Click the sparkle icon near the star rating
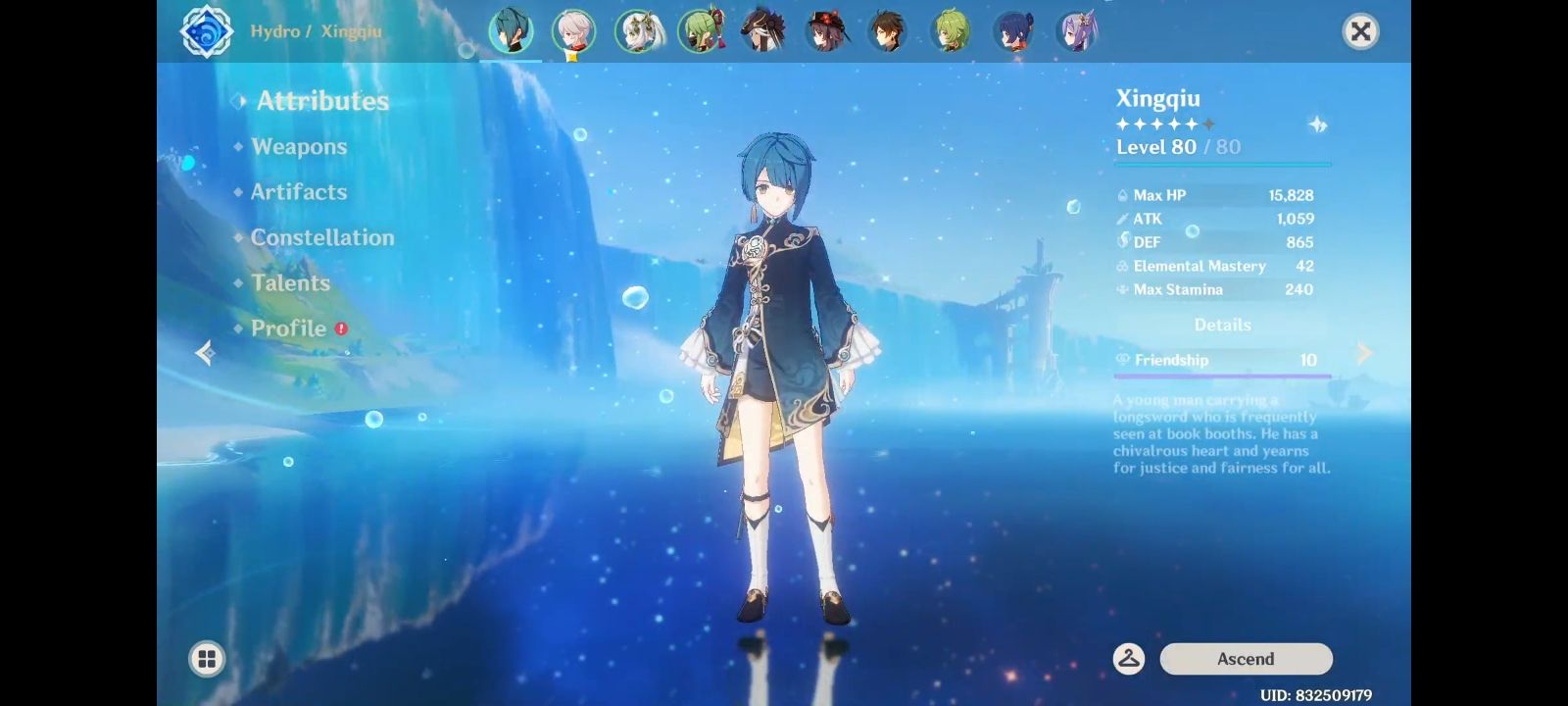The width and height of the screenshot is (1568, 706). pyautogui.click(x=1319, y=125)
